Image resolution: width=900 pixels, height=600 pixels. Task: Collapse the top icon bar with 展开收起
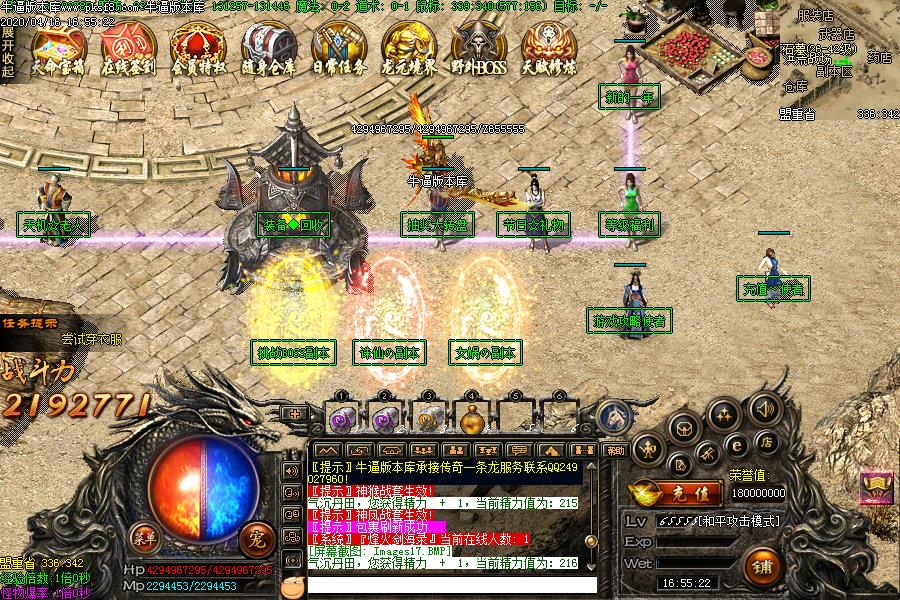click(x=7, y=51)
